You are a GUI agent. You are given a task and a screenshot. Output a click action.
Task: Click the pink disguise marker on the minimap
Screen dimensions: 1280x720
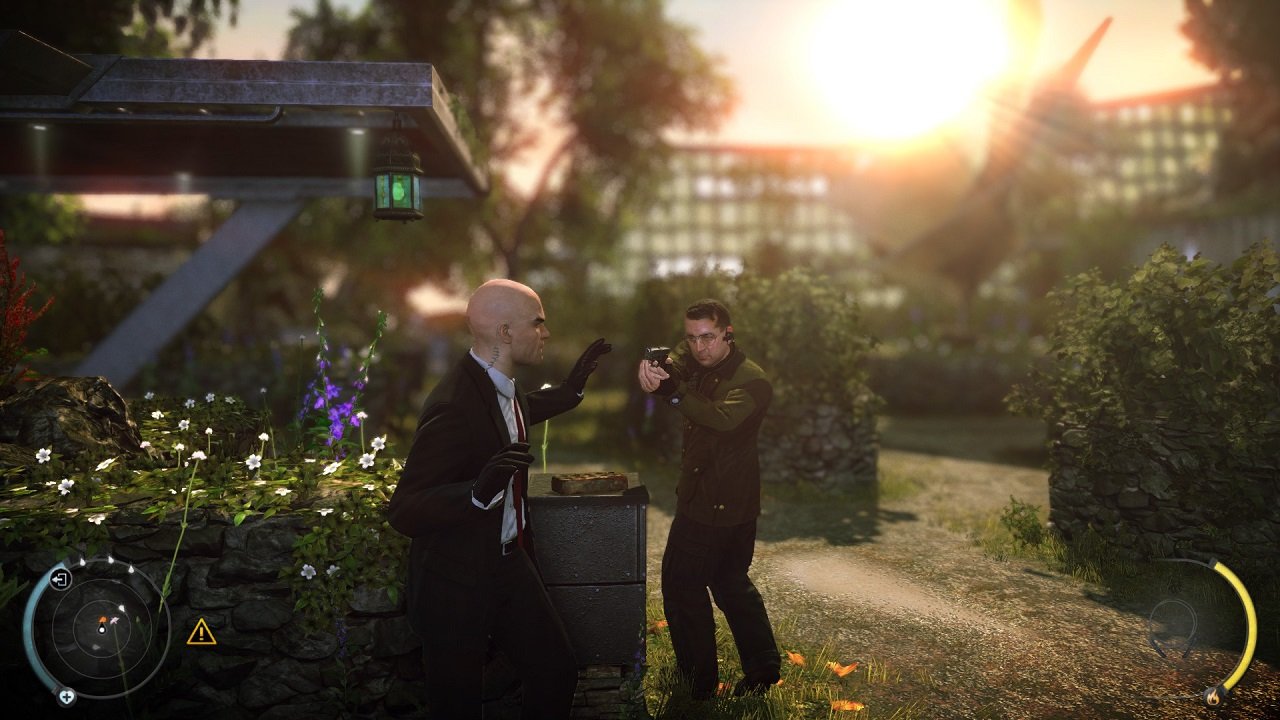click(114, 620)
